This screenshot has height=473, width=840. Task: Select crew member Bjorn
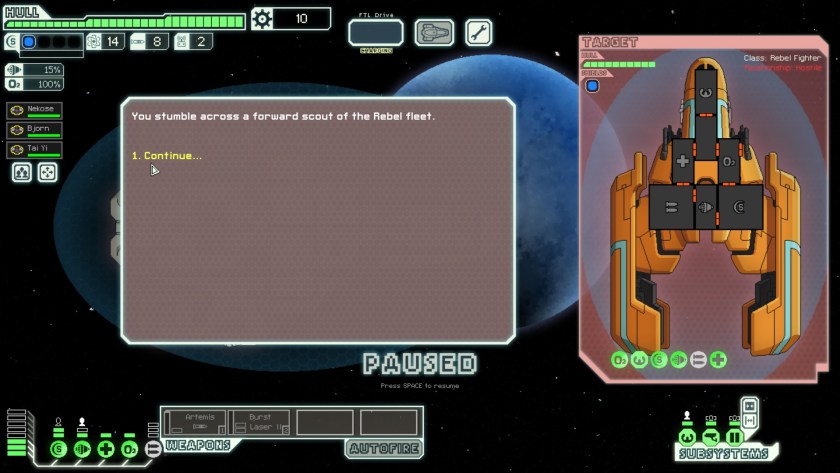pos(34,130)
